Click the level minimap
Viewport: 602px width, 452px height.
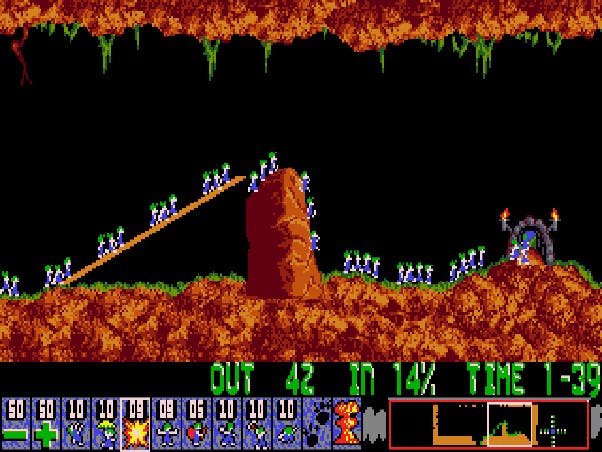pyautogui.click(x=487, y=423)
